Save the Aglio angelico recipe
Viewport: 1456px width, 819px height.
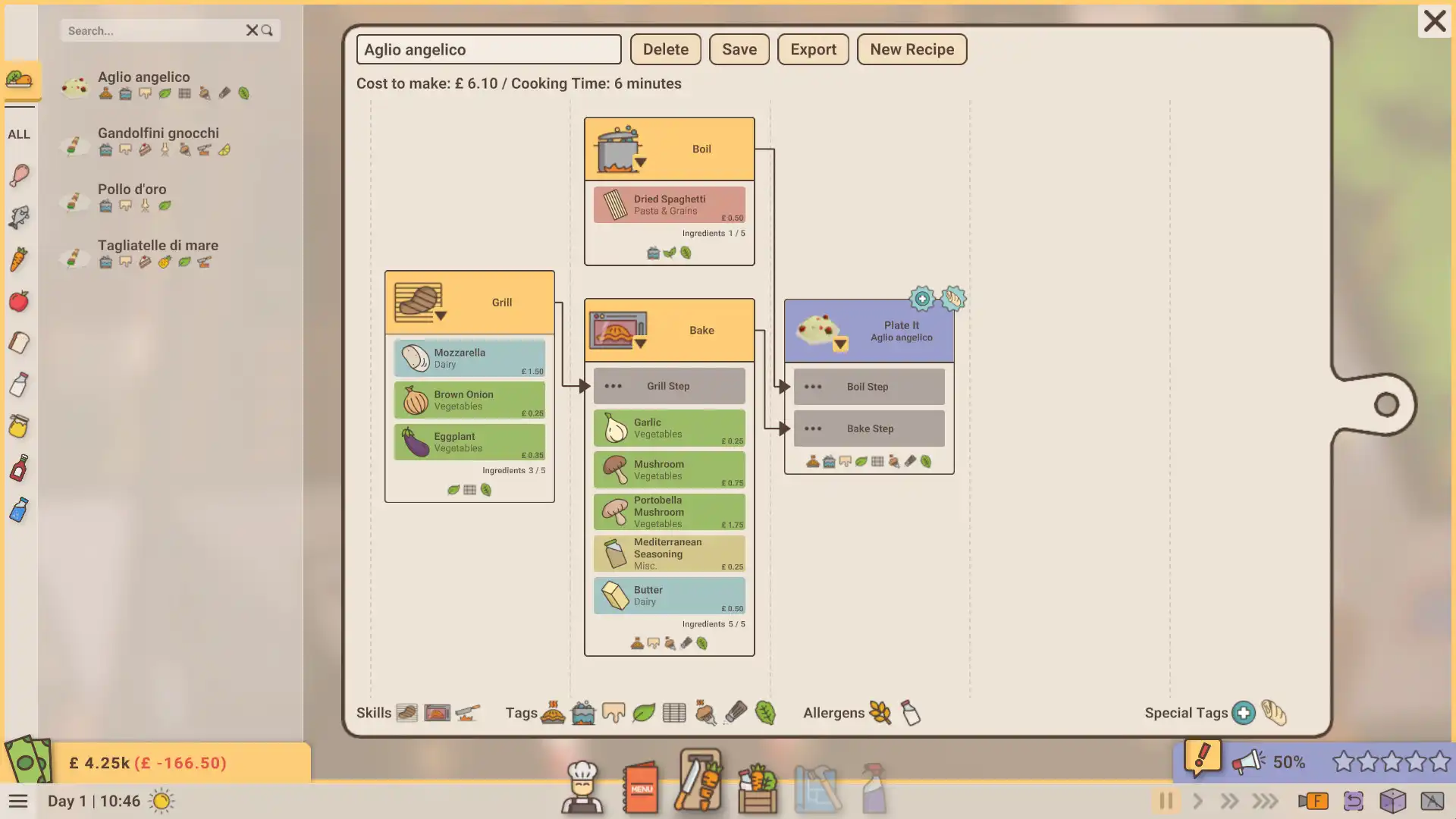(739, 49)
